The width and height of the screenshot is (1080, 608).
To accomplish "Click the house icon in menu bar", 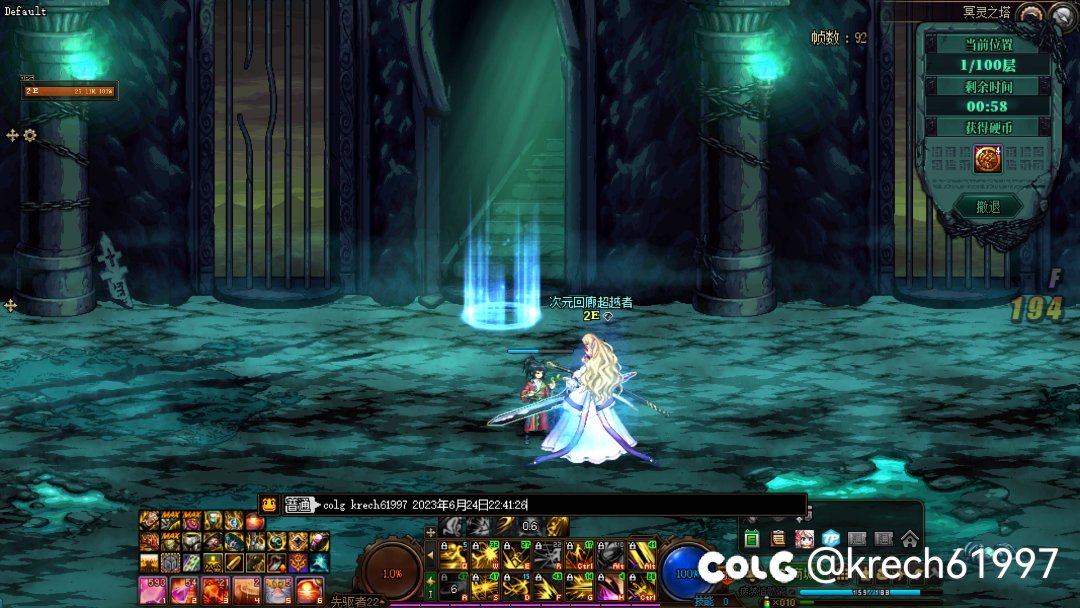I will 909,539.
